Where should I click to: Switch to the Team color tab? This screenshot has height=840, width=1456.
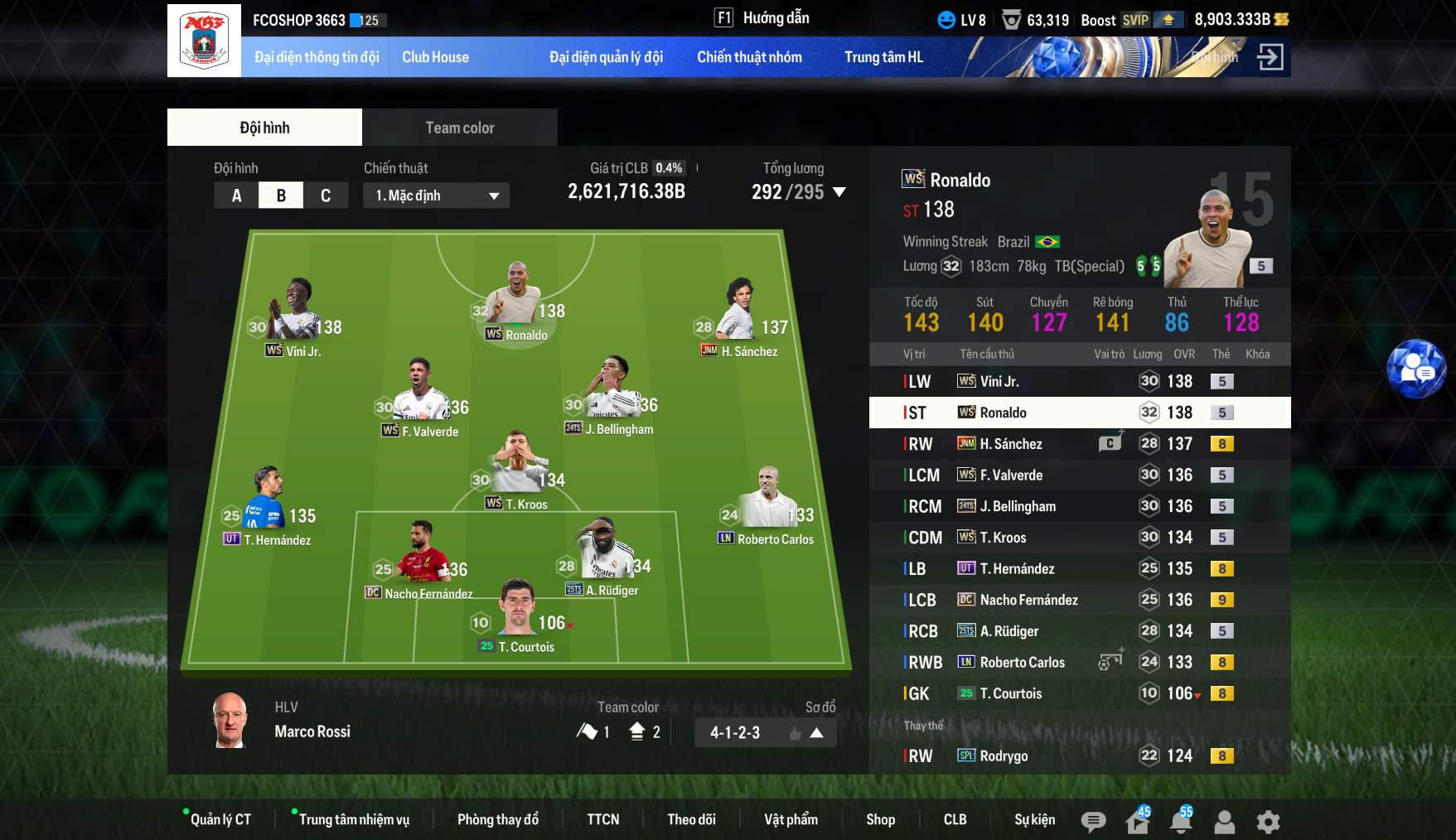[x=459, y=128]
